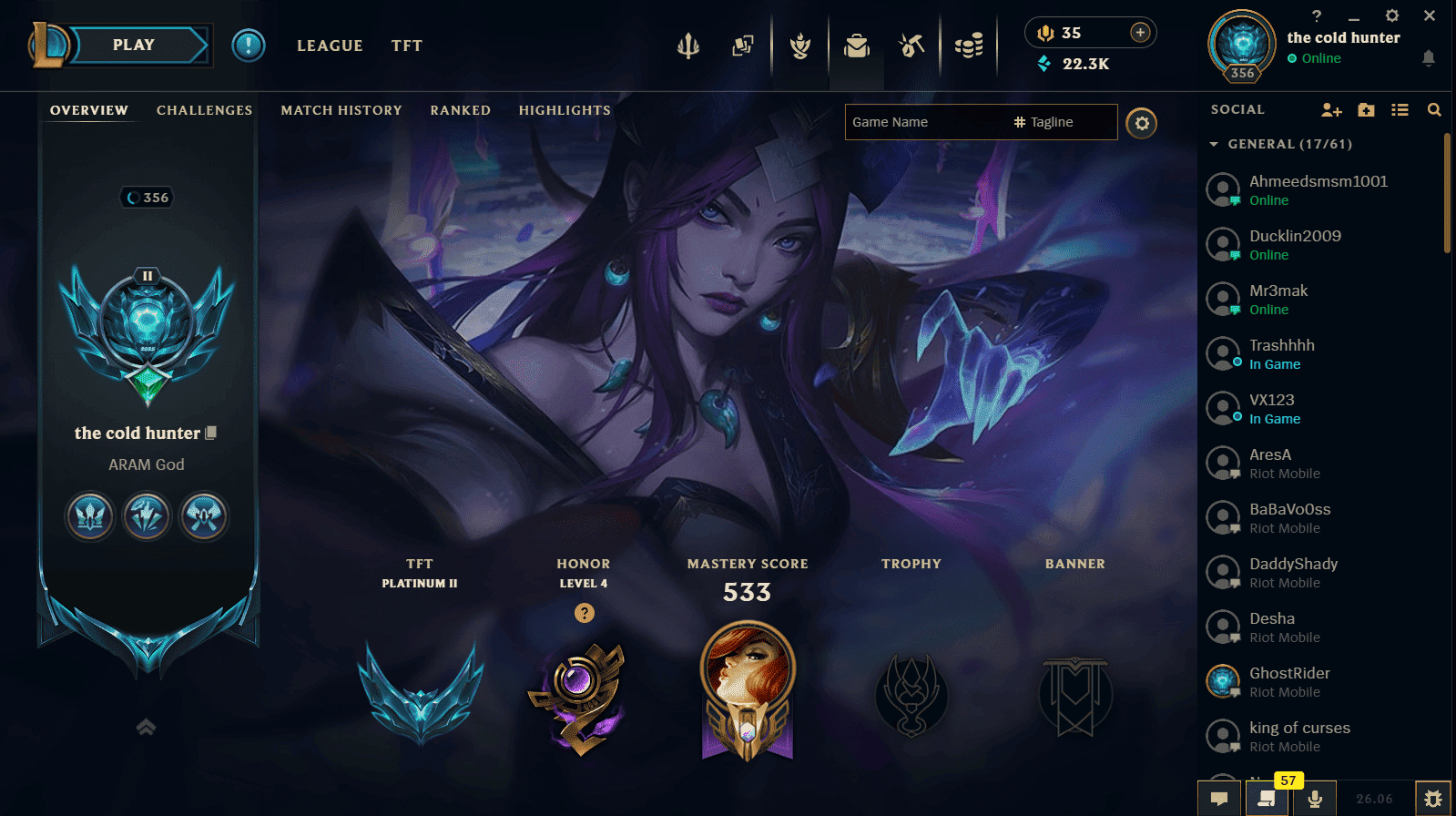1456x816 pixels.
Task: Open the Online status selector
Action: 1315,57
